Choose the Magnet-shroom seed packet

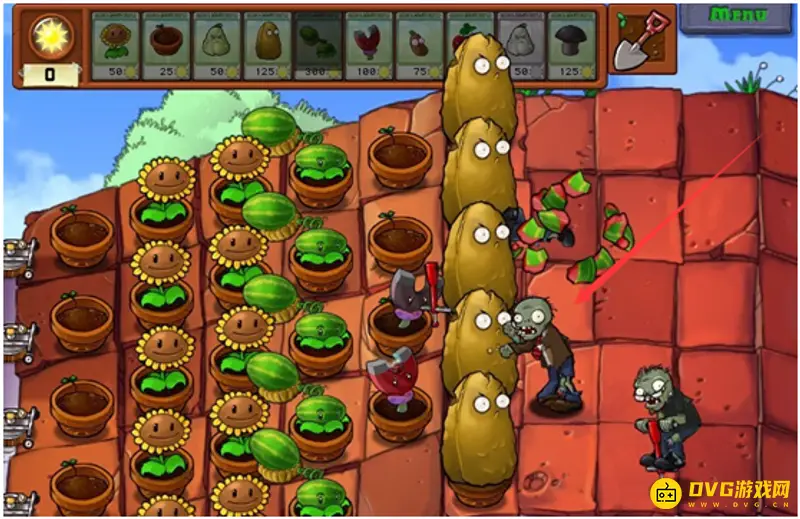pyautogui.click(x=369, y=46)
